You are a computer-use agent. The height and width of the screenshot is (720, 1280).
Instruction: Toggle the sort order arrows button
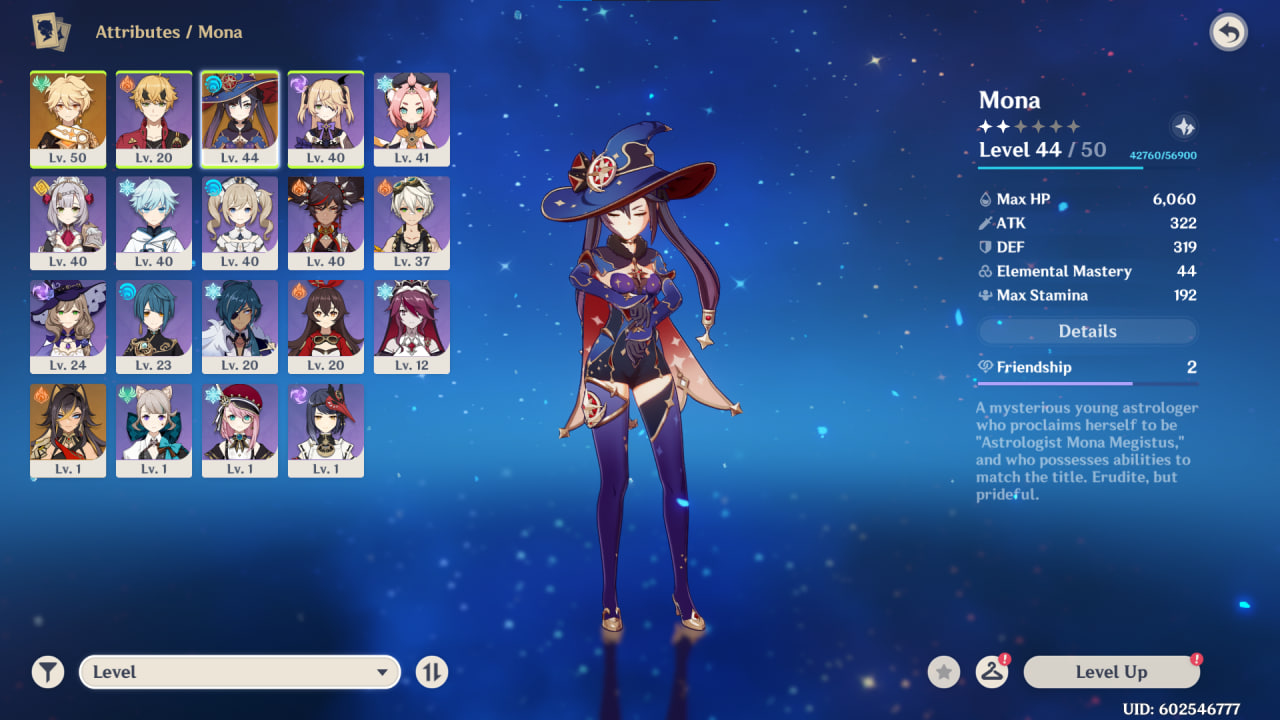431,672
